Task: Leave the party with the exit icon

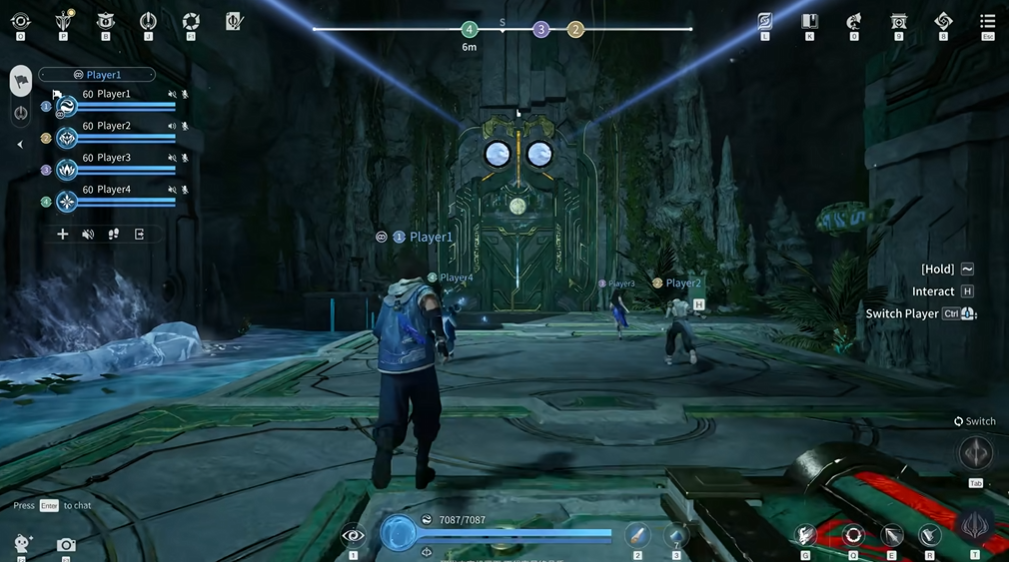Action: [x=140, y=234]
